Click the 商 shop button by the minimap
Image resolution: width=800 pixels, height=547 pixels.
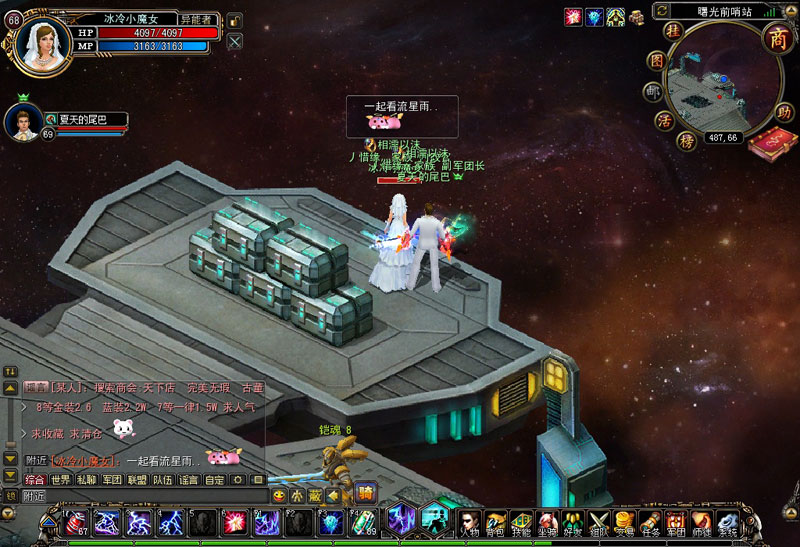(776, 37)
